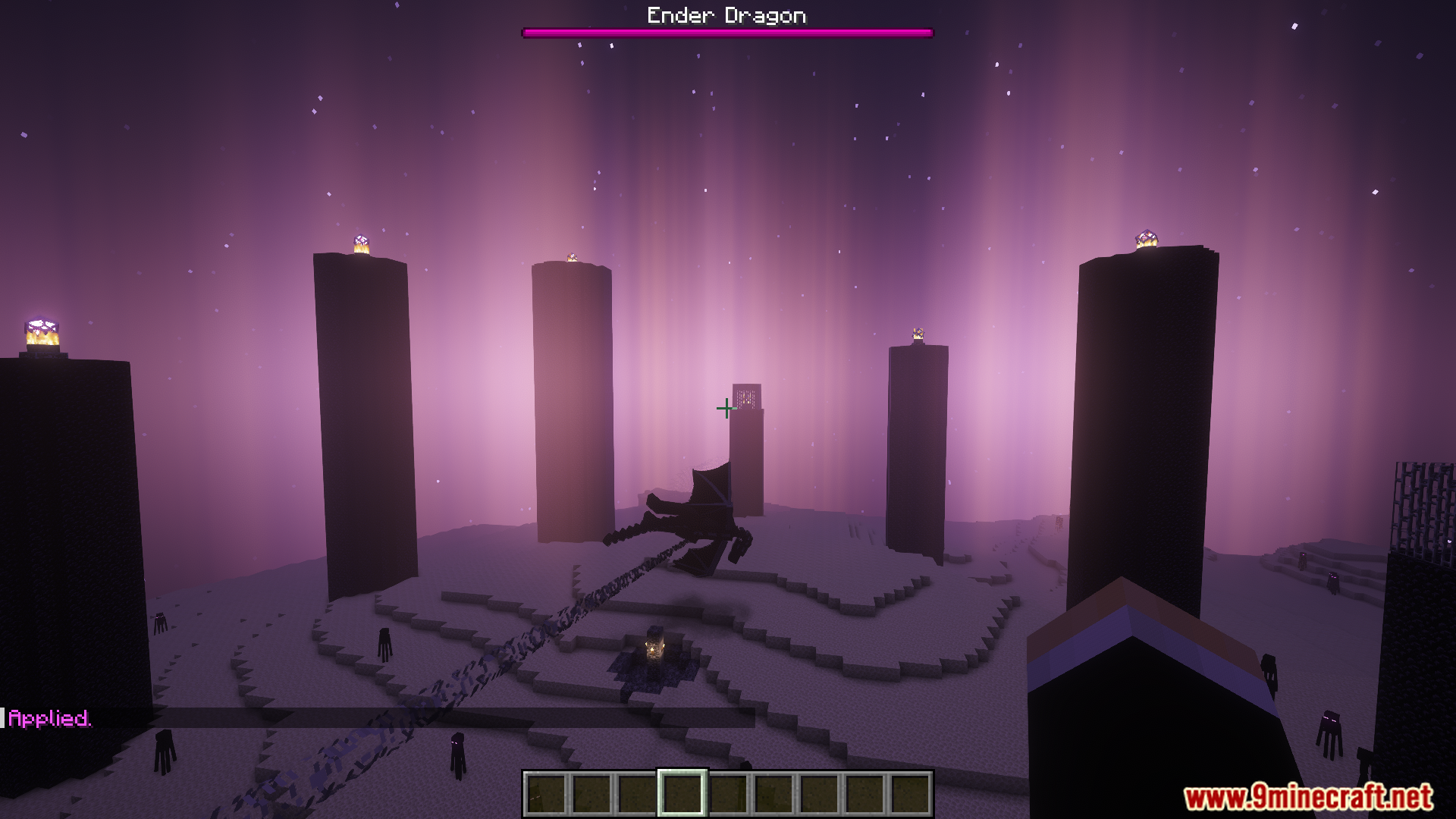
Task: Click the pink "Applied." chat message
Action: [49, 718]
